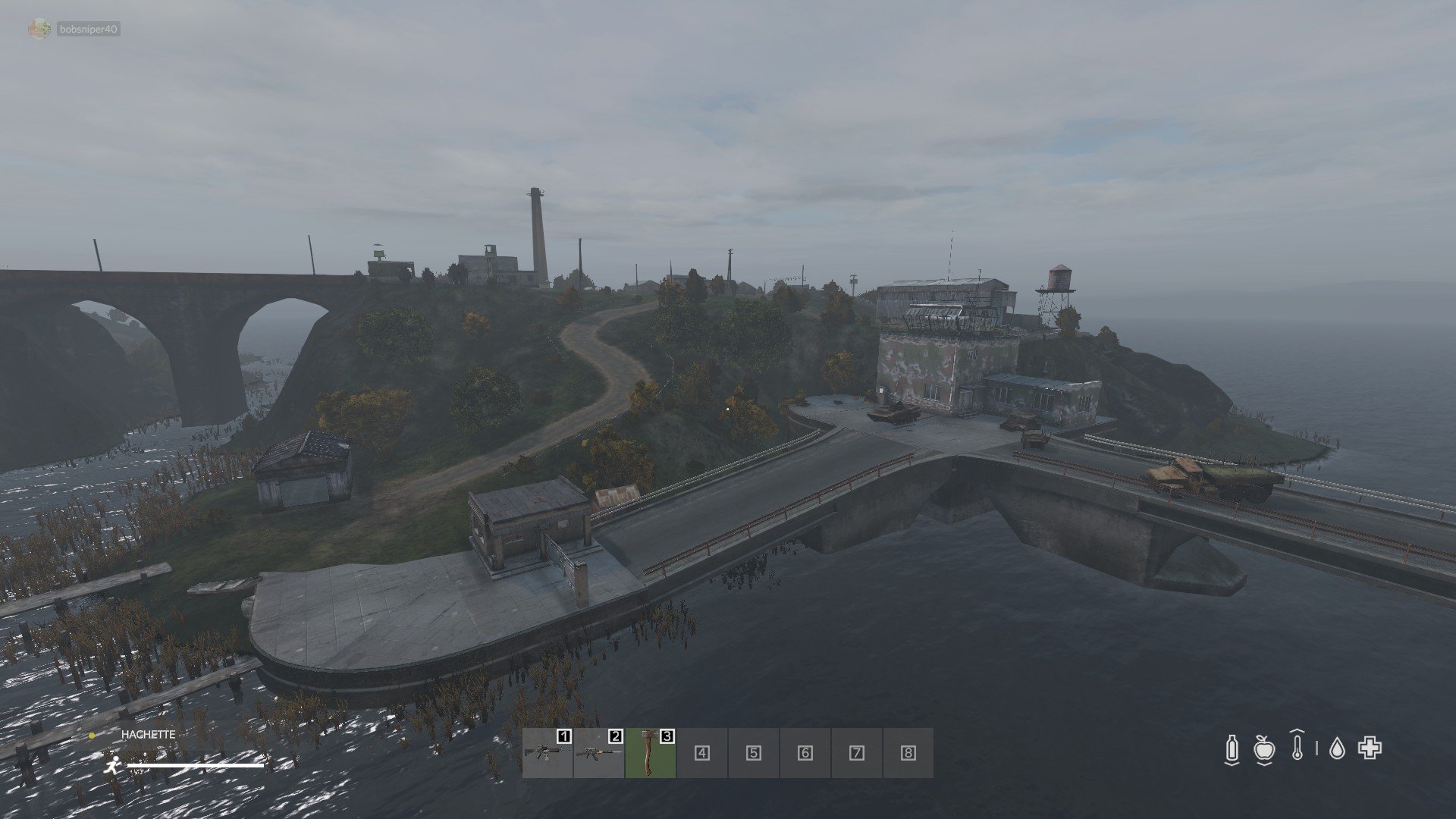Equip the AK rifle in hotbar slot 2

click(x=598, y=752)
